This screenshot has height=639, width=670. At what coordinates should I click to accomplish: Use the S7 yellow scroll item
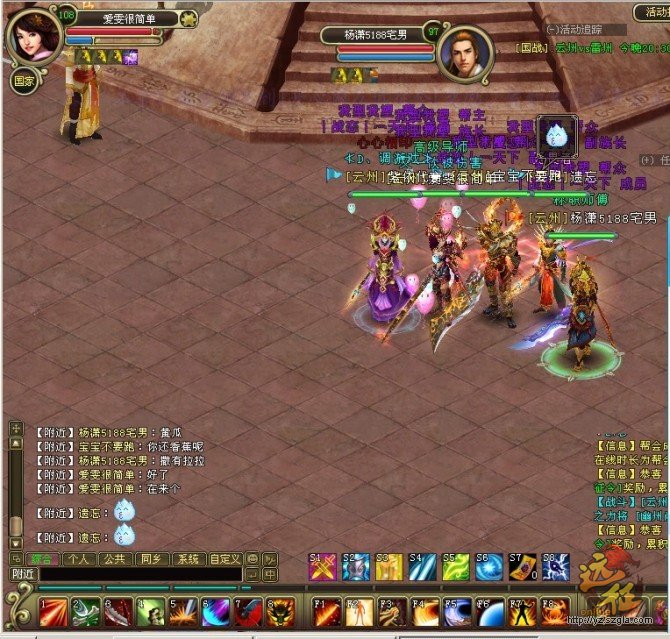[x=521, y=567]
